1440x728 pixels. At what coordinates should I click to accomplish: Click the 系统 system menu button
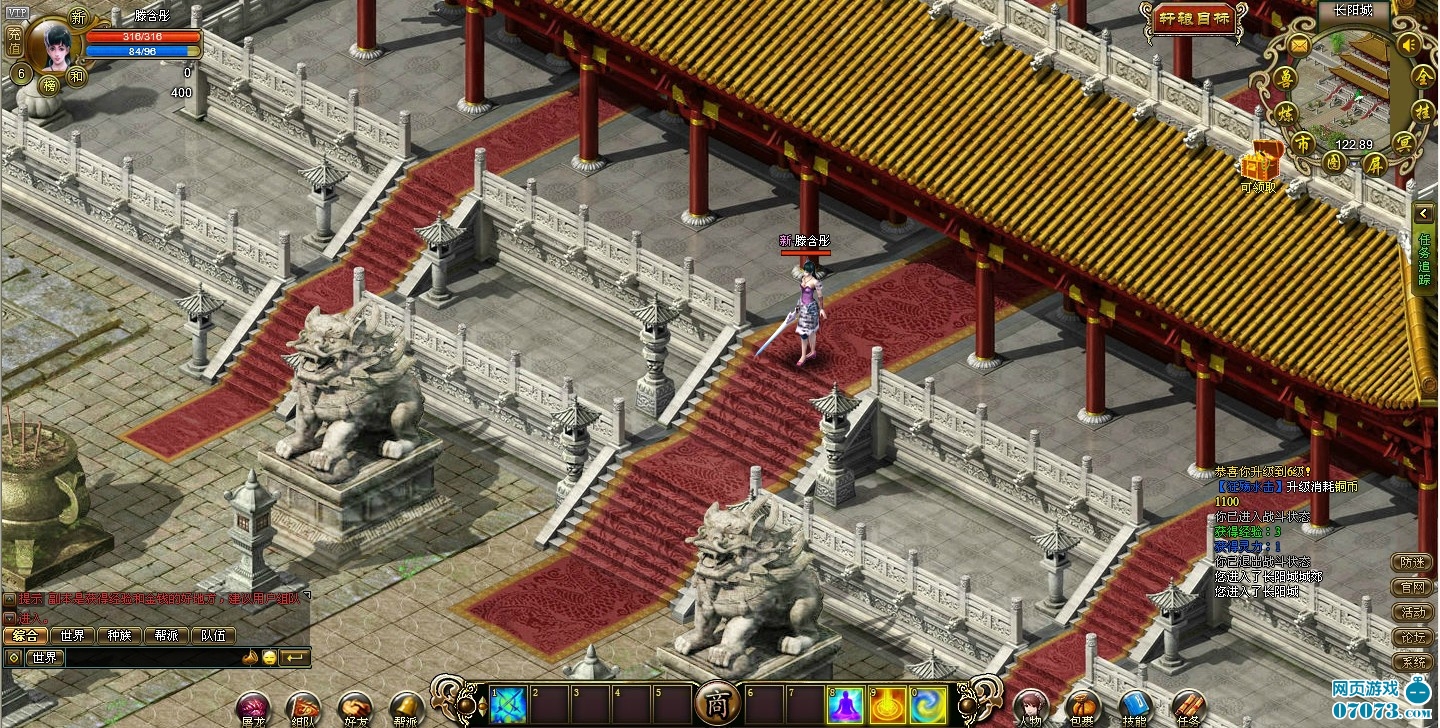pyautogui.click(x=1414, y=663)
